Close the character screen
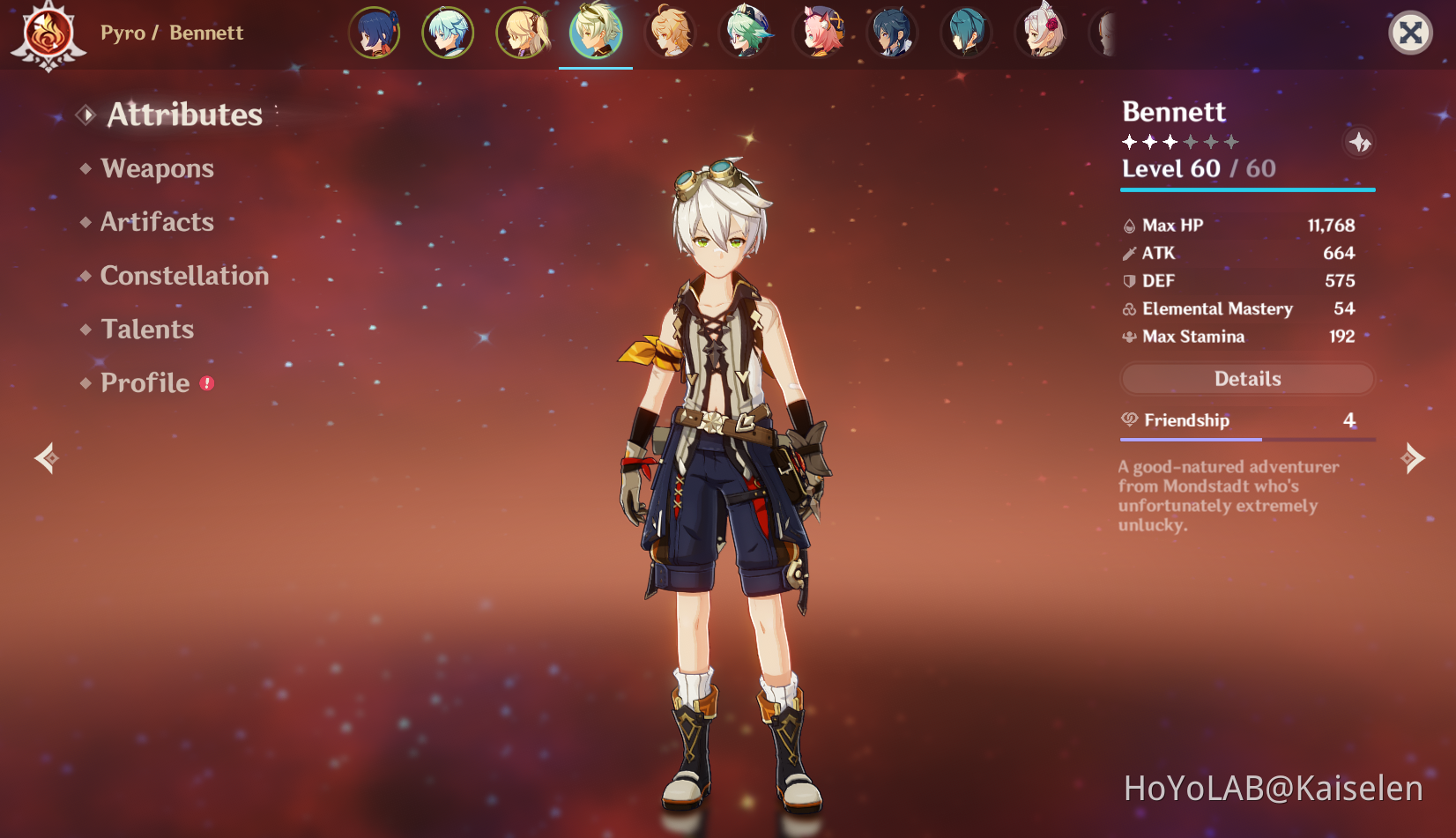 pyautogui.click(x=1410, y=33)
